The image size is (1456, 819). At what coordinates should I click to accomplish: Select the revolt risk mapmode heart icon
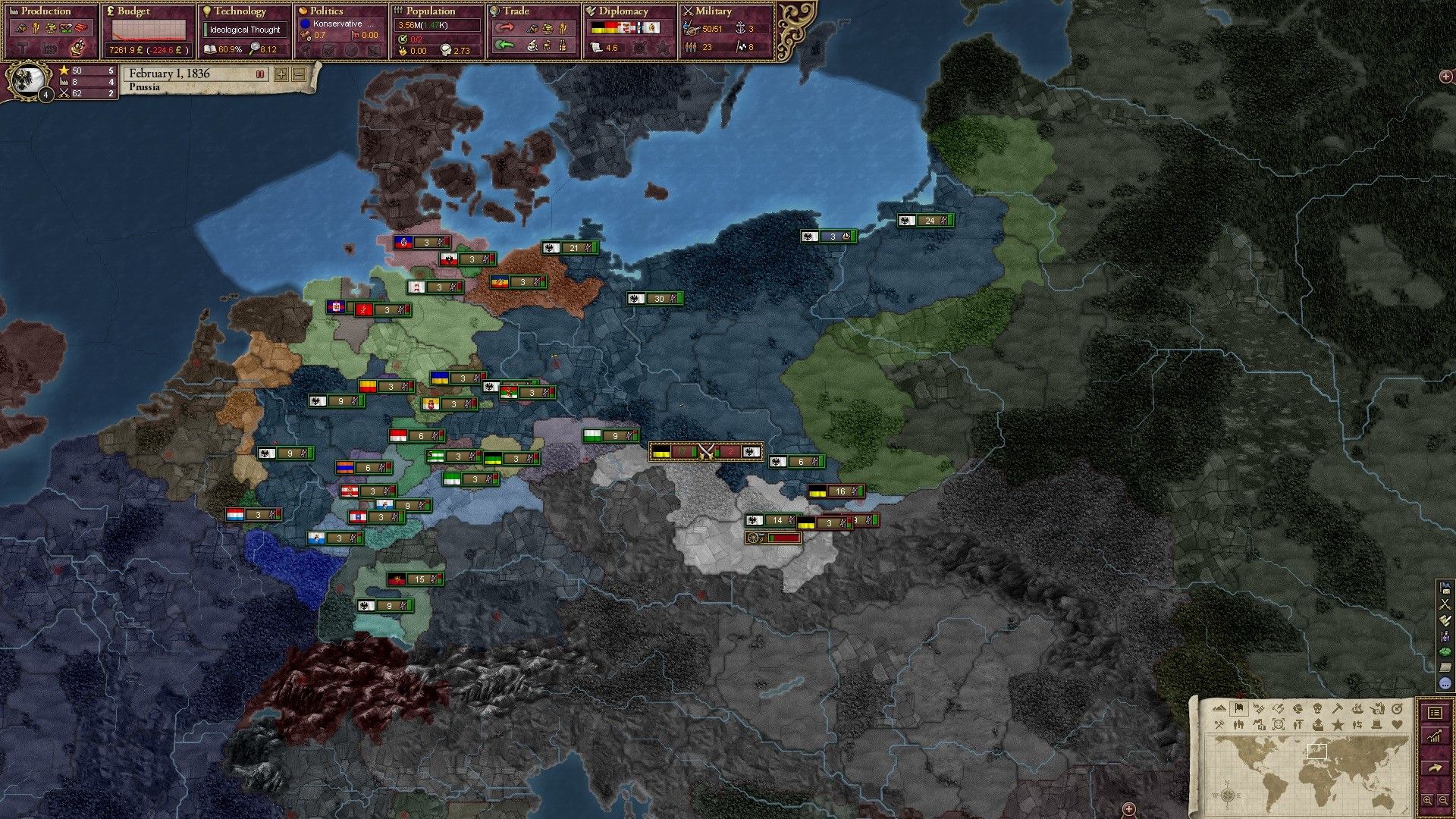click(x=1396, y=725)
